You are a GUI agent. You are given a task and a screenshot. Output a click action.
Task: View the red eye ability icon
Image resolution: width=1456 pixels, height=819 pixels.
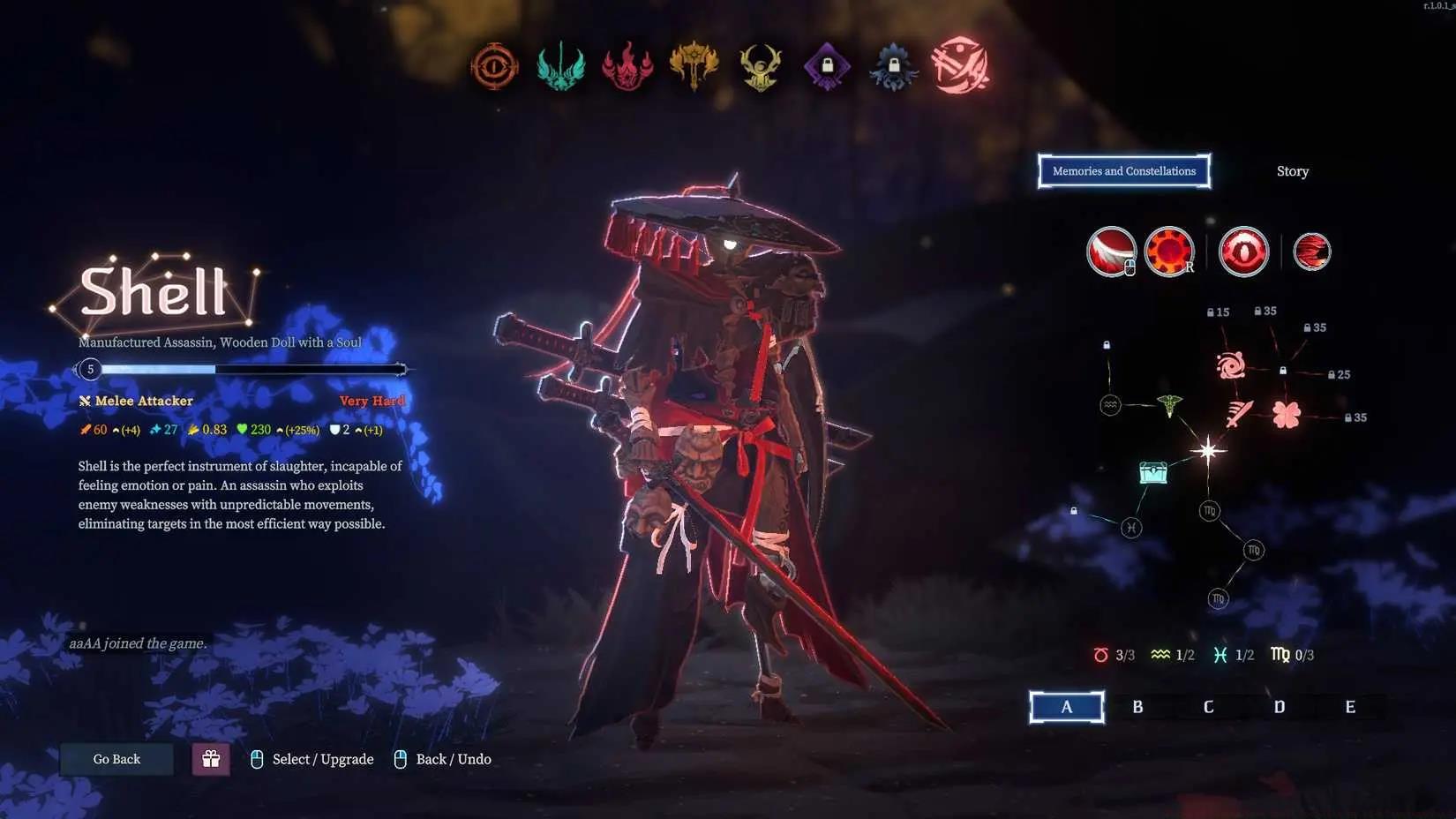[1243, 252]
